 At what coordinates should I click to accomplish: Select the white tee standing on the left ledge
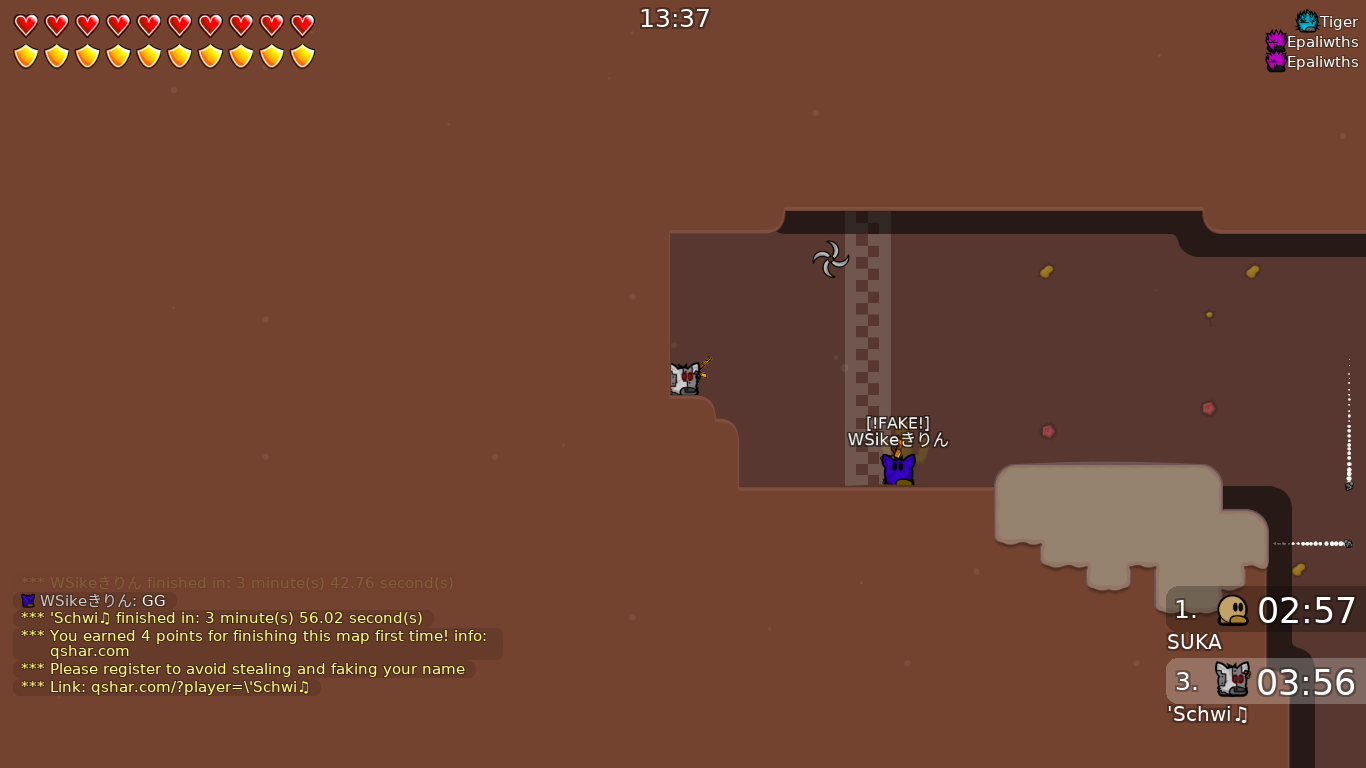686,377
